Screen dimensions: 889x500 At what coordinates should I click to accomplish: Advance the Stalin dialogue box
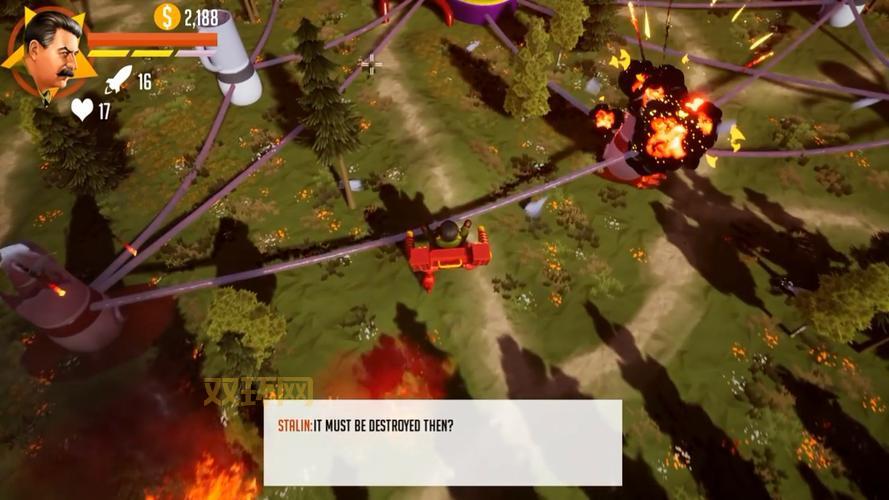(442, 442)
